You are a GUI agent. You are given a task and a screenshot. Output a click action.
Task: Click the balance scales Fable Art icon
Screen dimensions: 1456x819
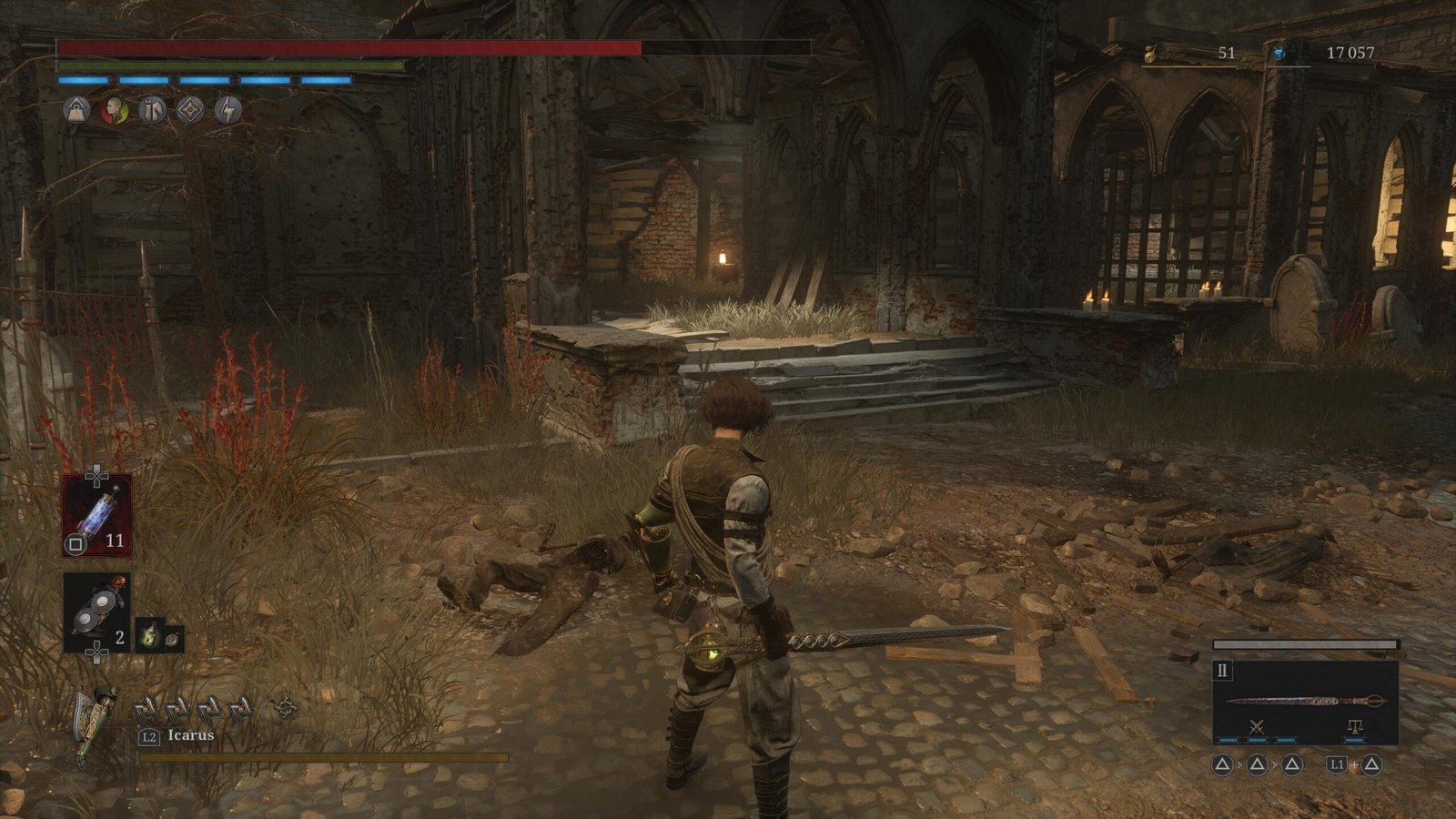click(1354, 727)
